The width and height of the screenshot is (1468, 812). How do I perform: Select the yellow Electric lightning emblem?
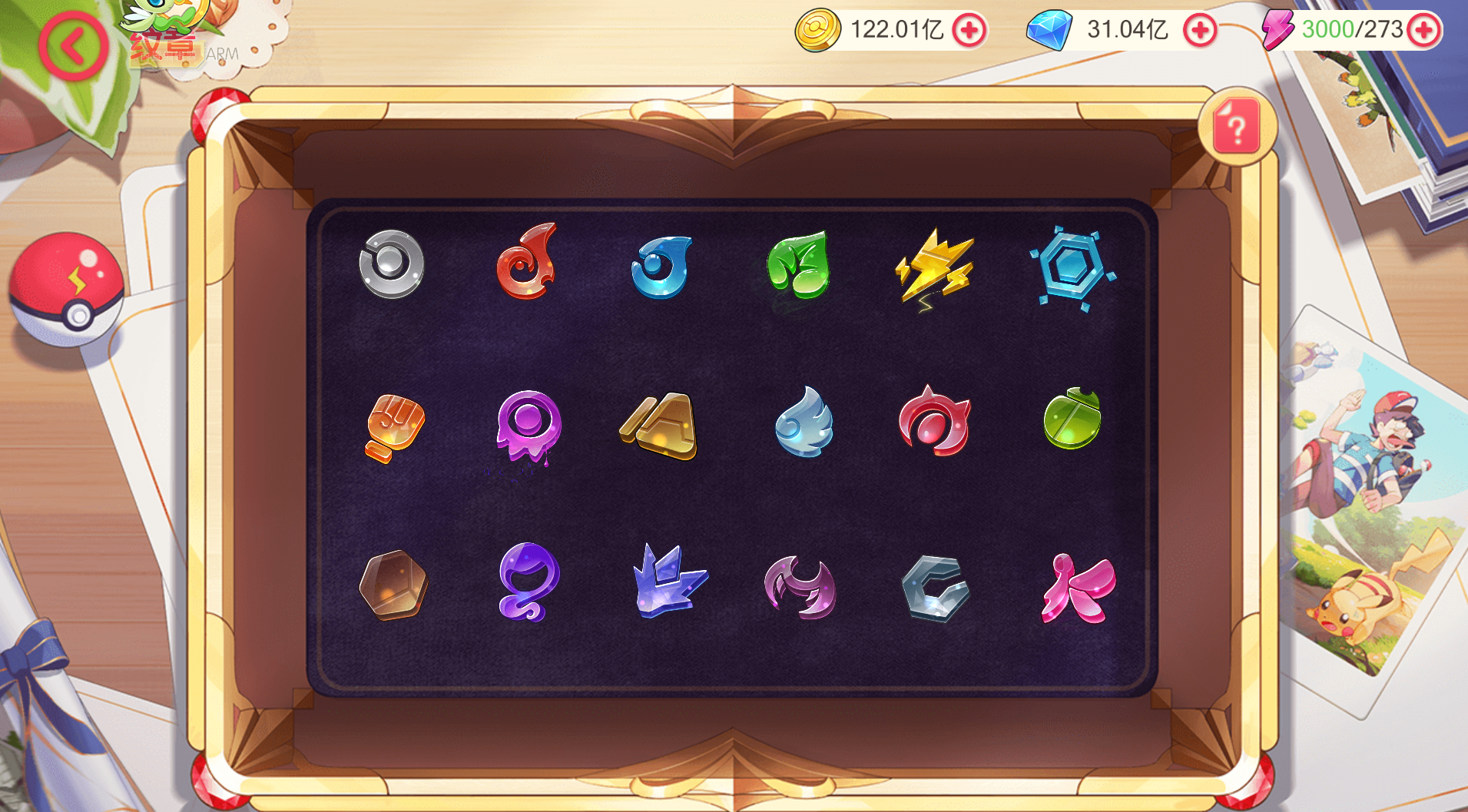click(x=935, y=267)
